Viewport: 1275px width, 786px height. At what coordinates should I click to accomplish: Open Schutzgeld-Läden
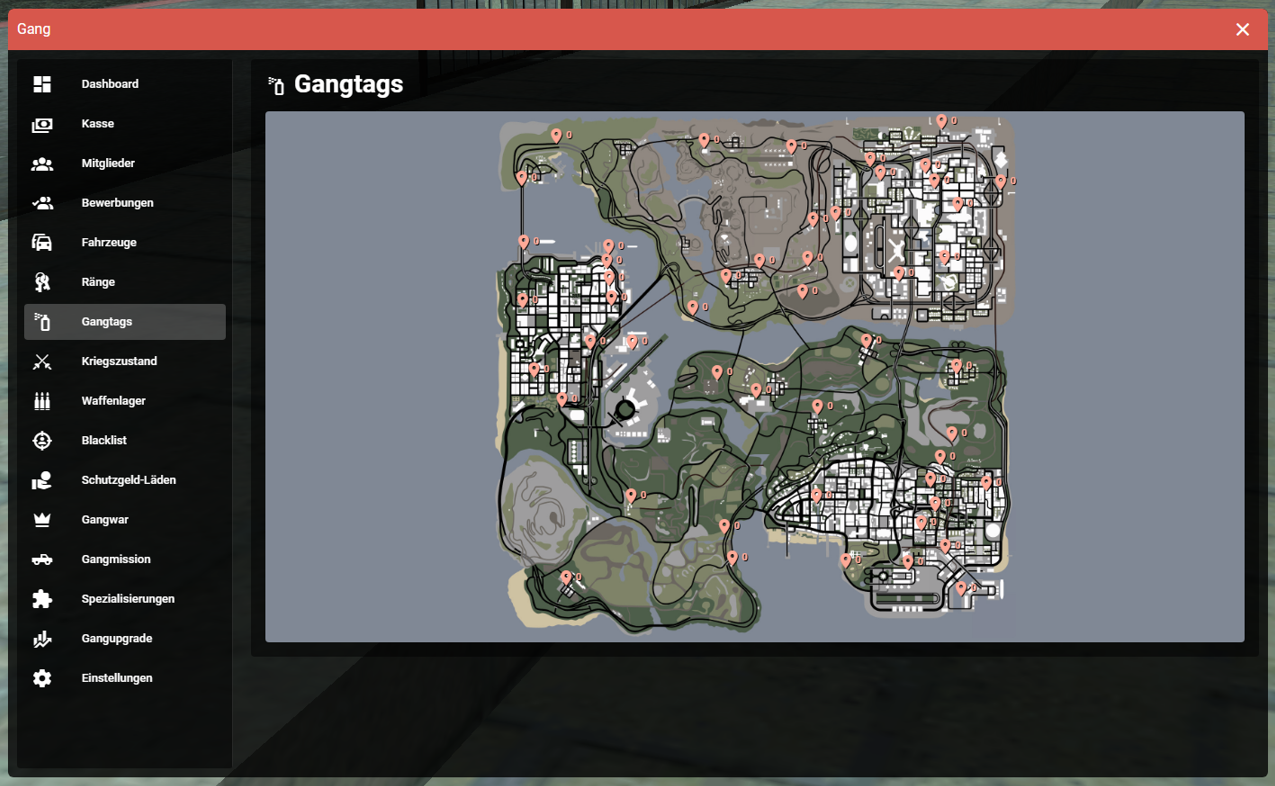tap(128, 480)
